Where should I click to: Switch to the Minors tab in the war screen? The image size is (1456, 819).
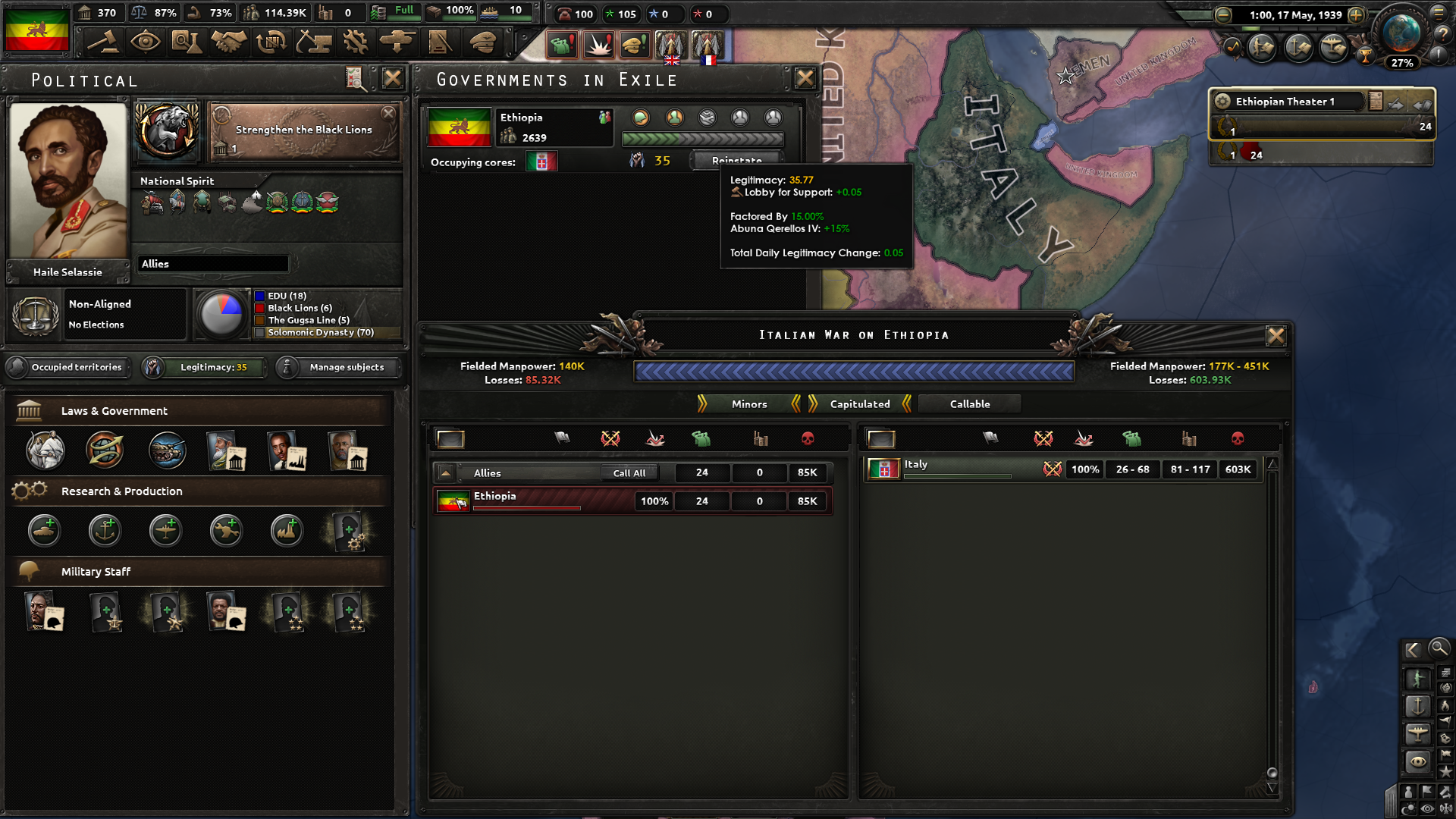pyautogui.click(x=748, y=403)
